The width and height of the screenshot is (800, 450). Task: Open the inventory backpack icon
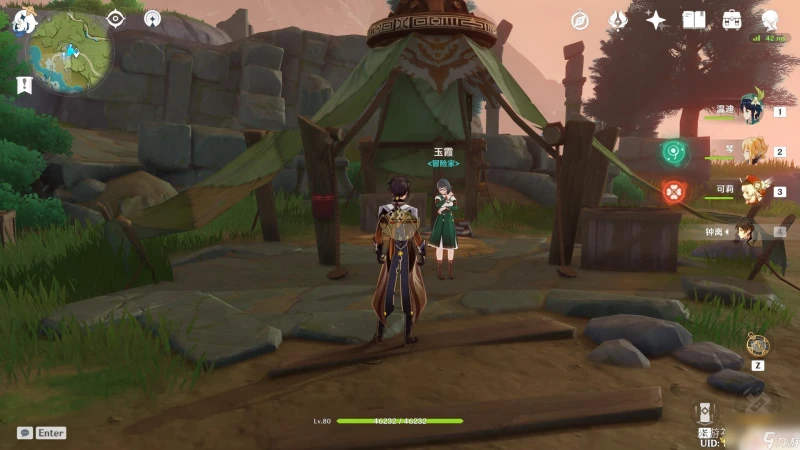tap(732, 20)
